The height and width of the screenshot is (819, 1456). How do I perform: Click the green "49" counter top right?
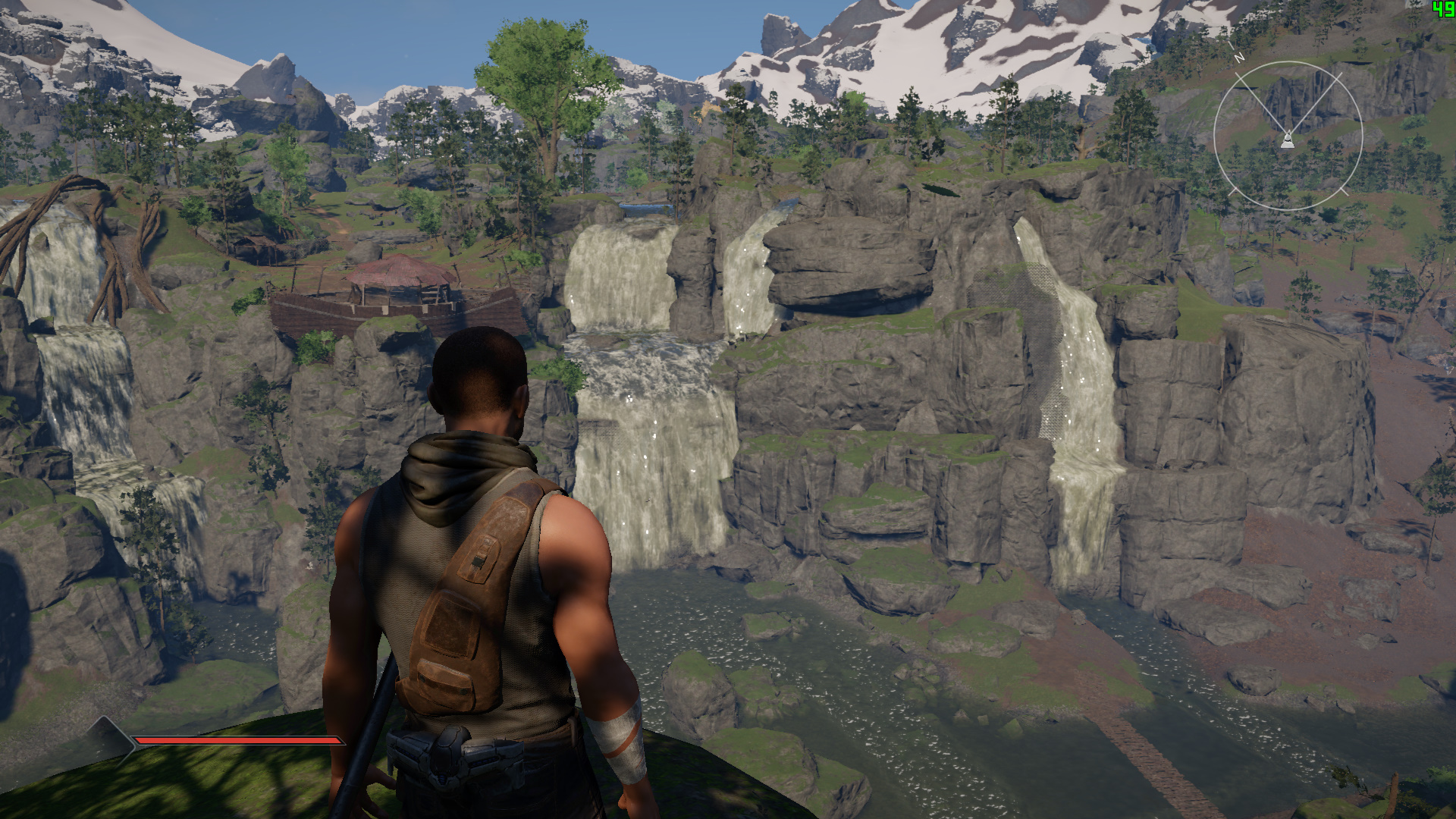pos(1442,9)
